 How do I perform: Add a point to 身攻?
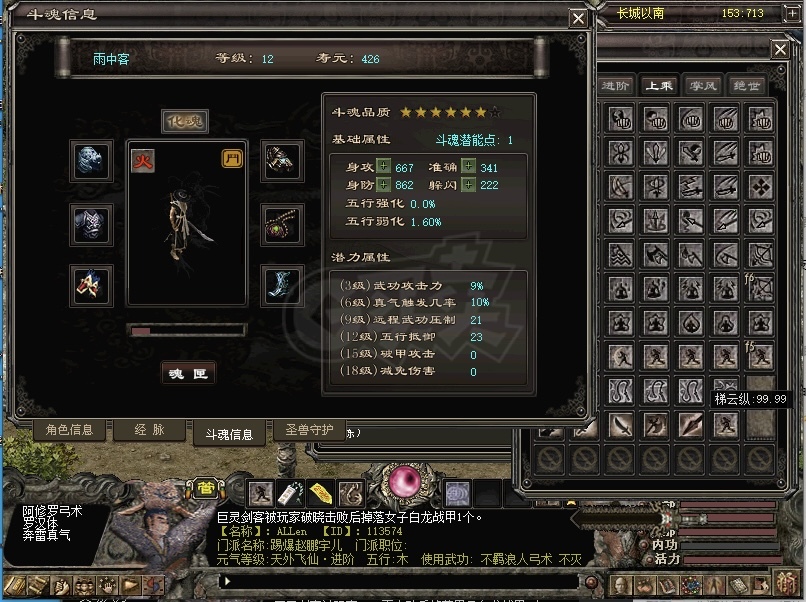point(384,168)
